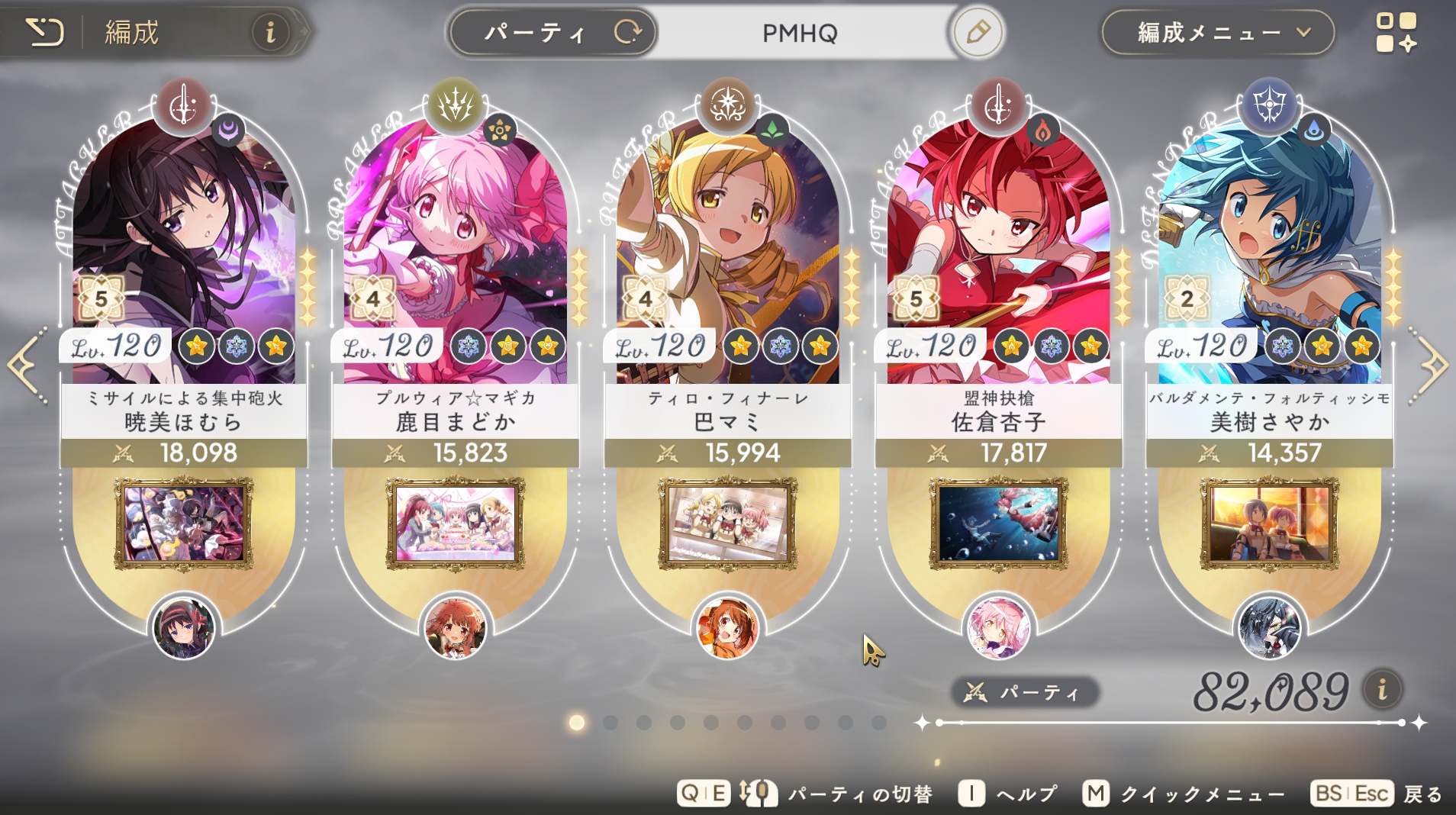This screenshot has height=815, width=1456.
Task: Open the framed memory under 暁美ほむら
Action: coord(183,523)
